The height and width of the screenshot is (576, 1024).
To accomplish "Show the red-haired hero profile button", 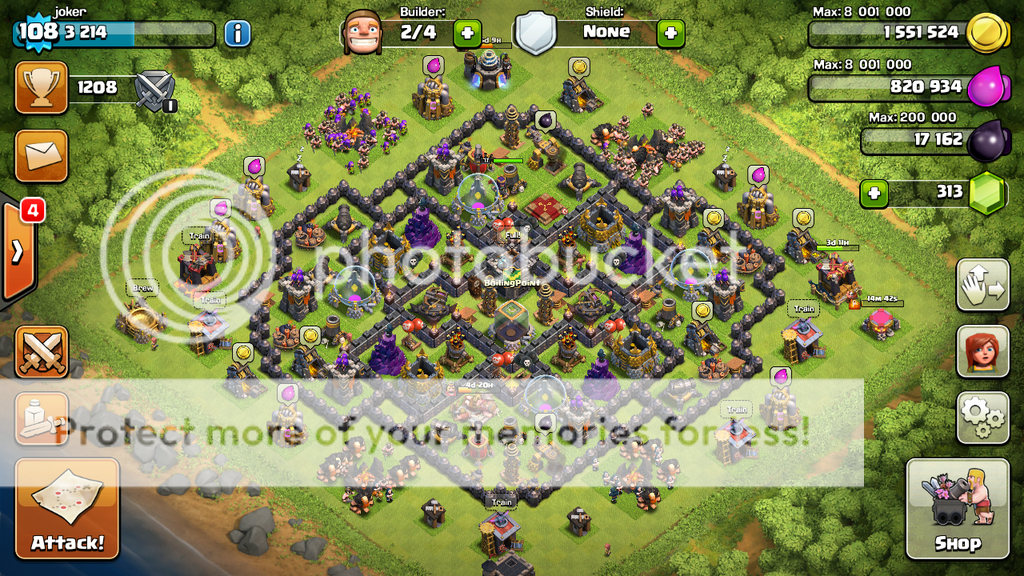I will tap(982, 351).
